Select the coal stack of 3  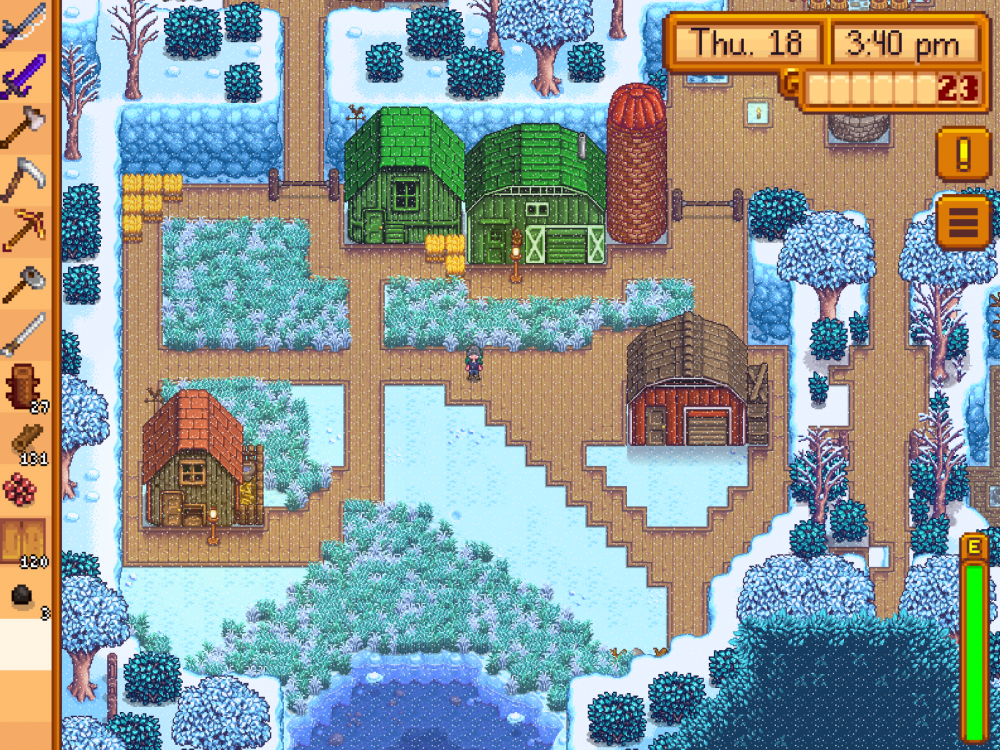(25, 596)
